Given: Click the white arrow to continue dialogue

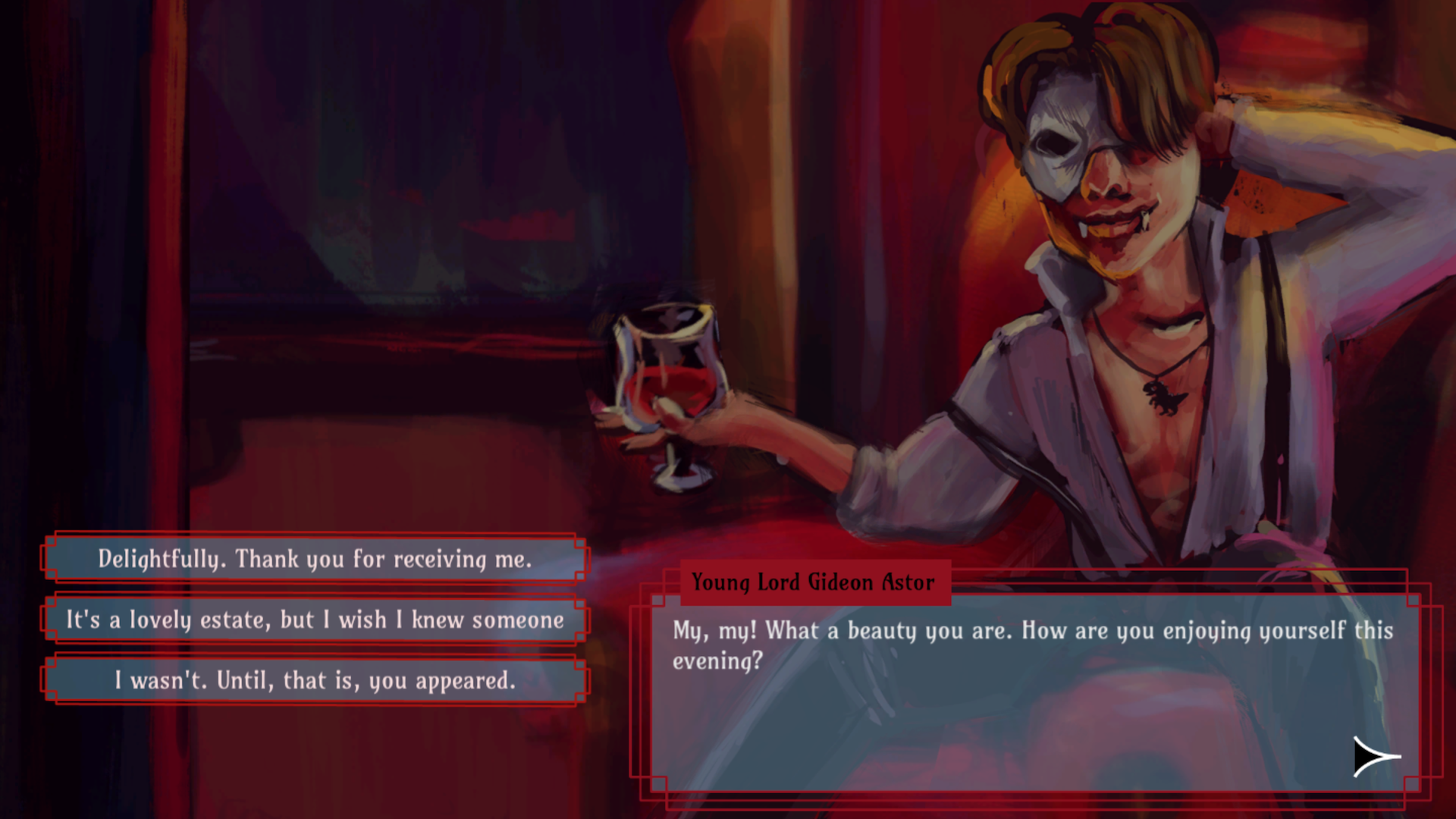Looking at the screenshot, I should (x=1376, y=756).
